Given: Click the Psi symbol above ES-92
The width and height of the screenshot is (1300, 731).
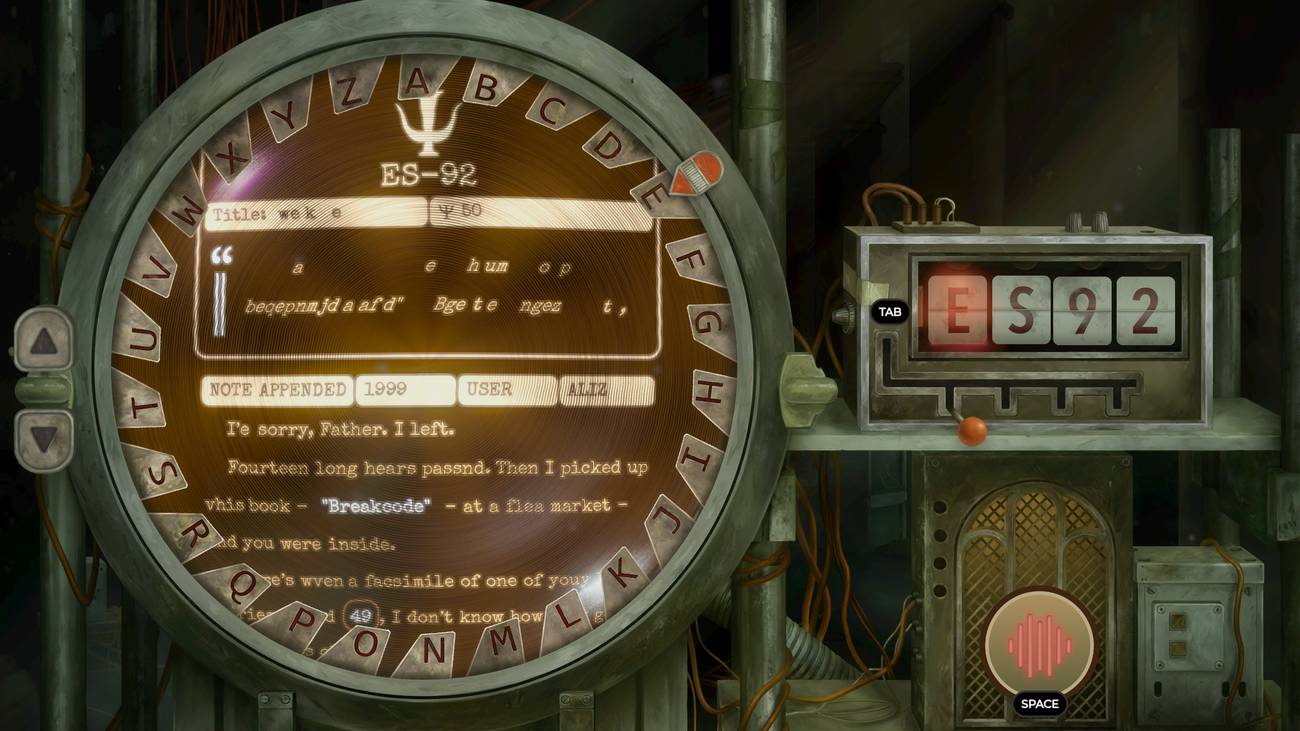Looking at the screenshot, I should click(430, 128).
